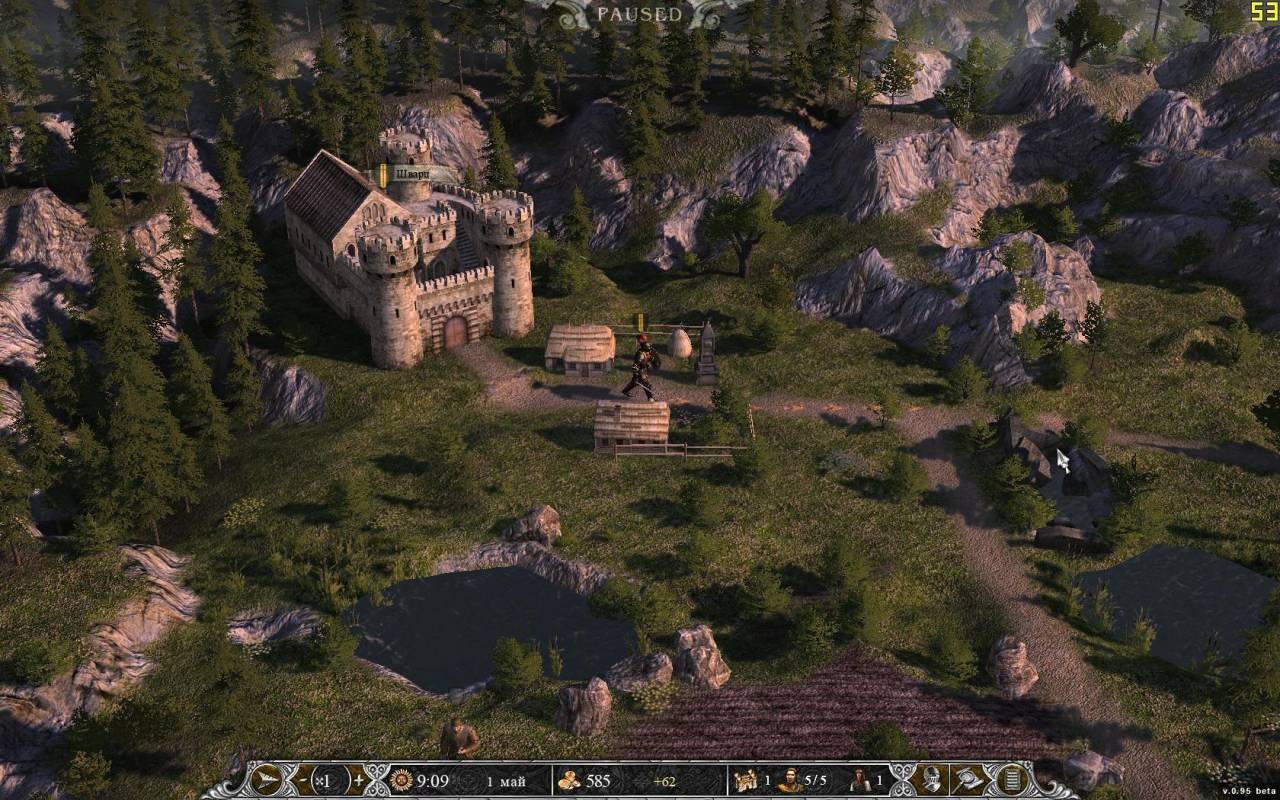The image size is (1280, 800).
Task: Click the knight portrait showing 5/5
Action: (x=789, y=781)
